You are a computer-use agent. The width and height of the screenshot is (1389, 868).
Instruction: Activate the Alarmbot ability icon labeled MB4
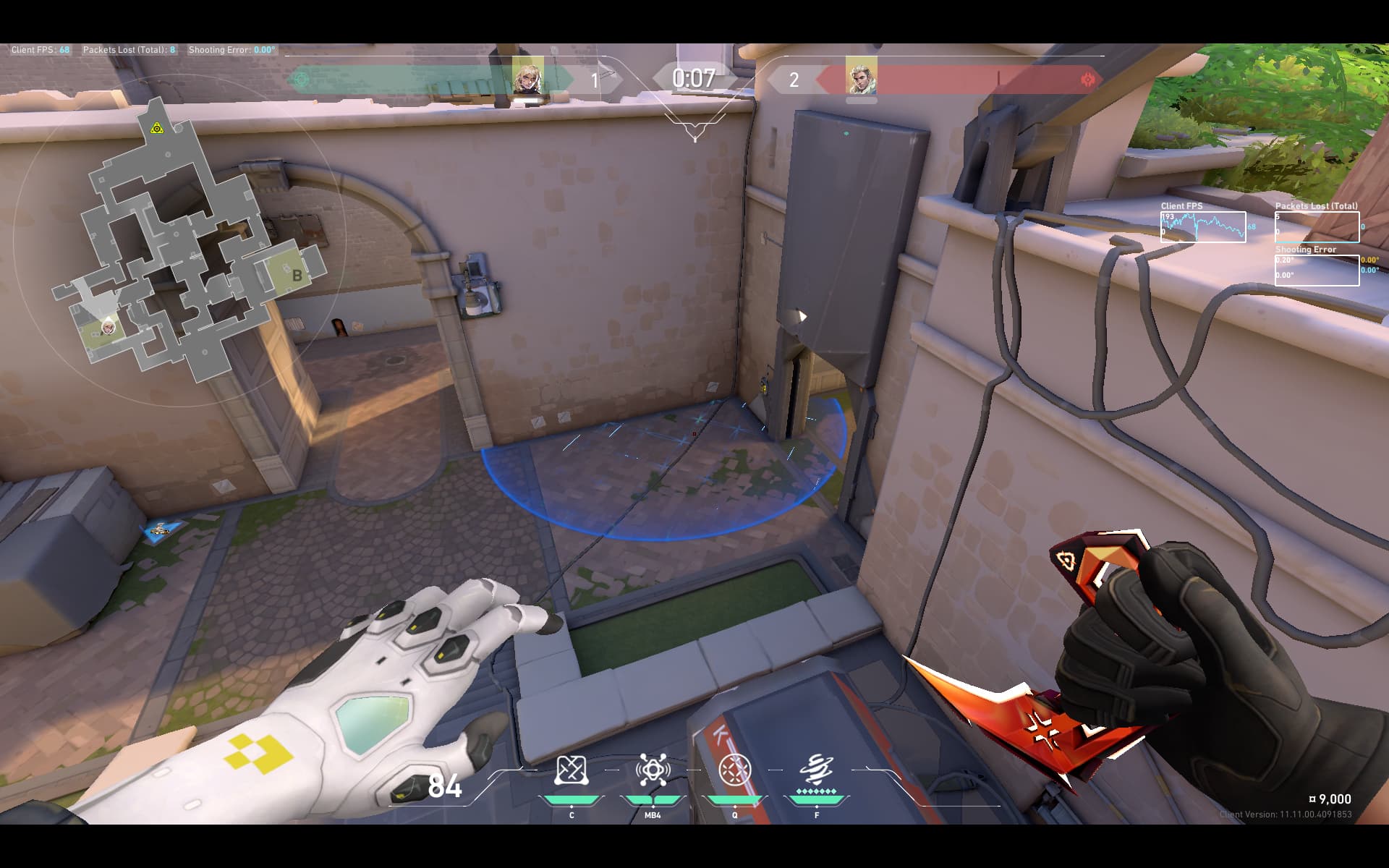point(653,771)
